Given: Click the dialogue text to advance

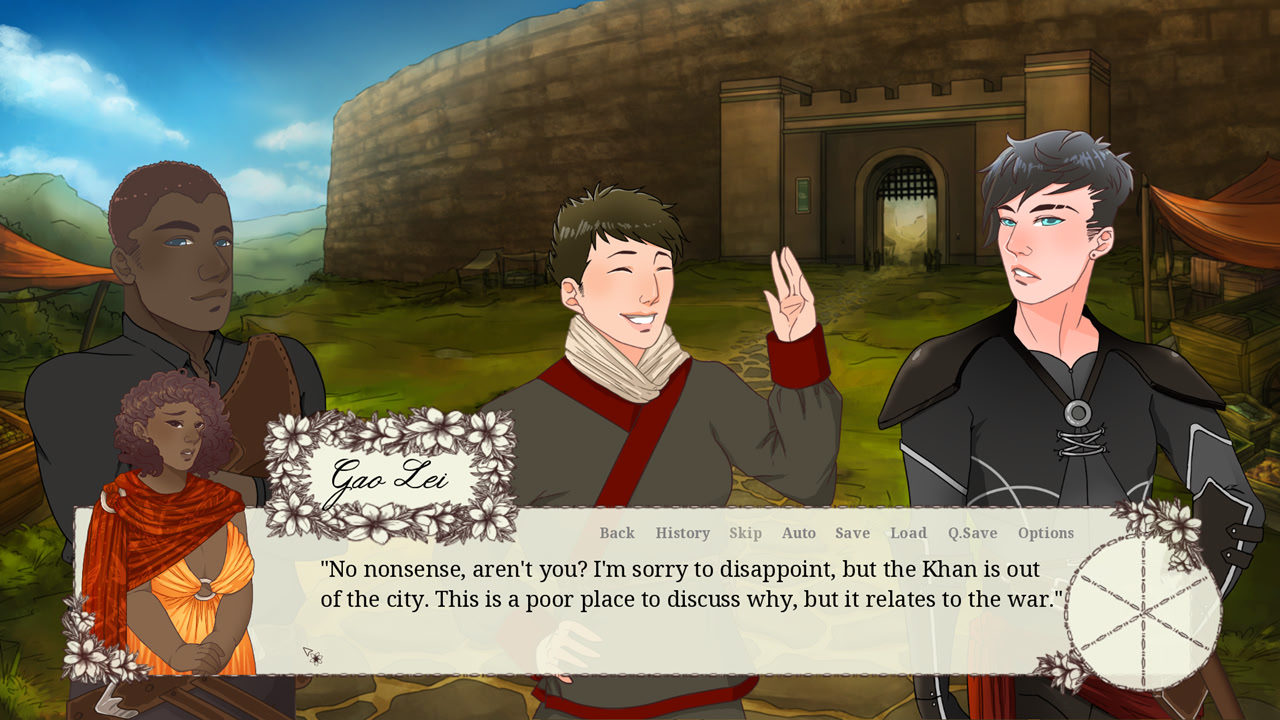Looking at the screenshot, I should [x=690, y=585].
